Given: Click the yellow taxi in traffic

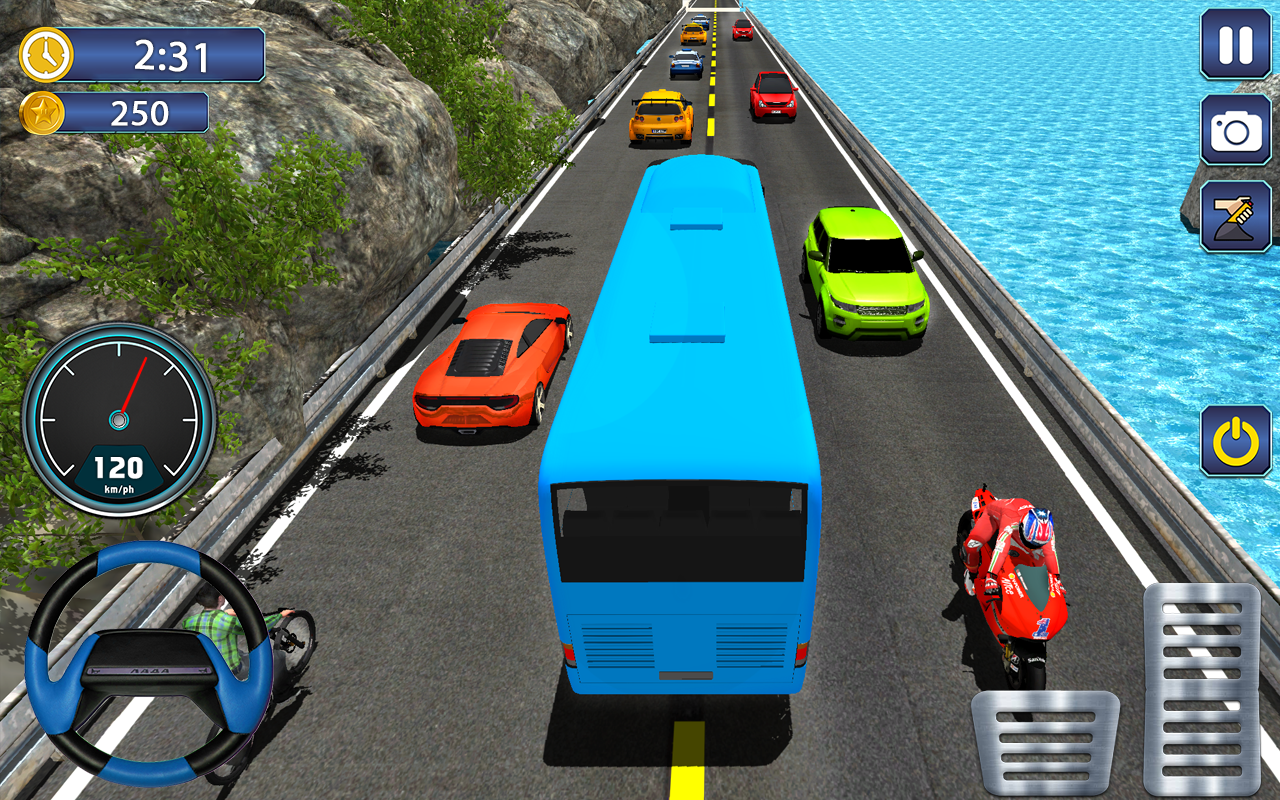Looking at the screenshot, I should tap(662, 115).
